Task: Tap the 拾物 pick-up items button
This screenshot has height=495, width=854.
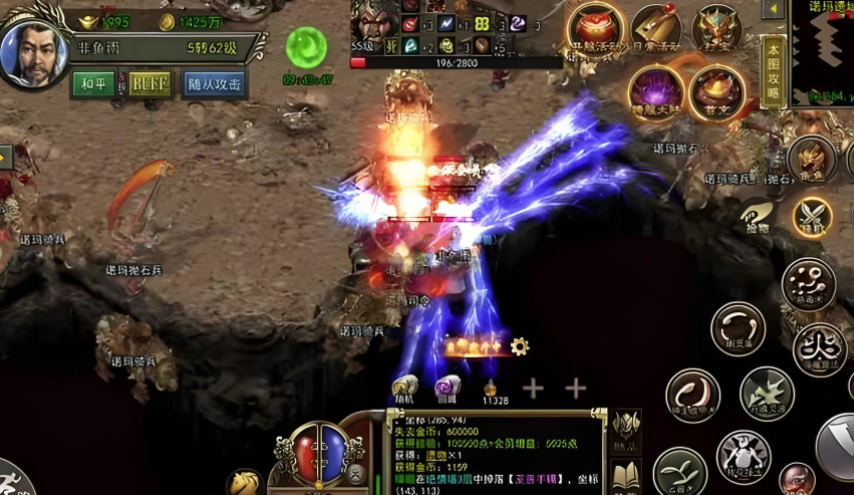Action: point(757,213)
